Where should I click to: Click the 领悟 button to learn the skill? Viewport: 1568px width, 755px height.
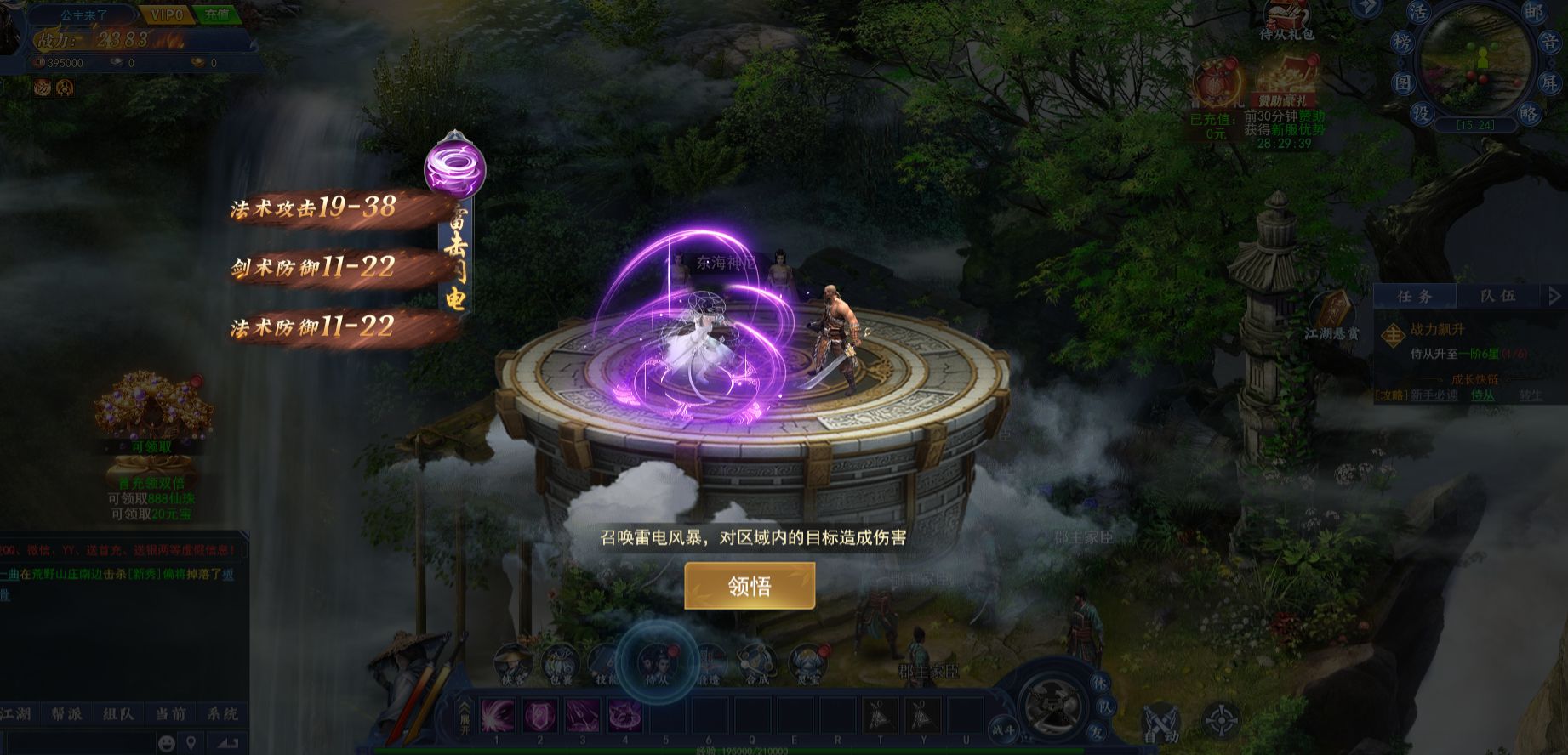pos(750,587)
